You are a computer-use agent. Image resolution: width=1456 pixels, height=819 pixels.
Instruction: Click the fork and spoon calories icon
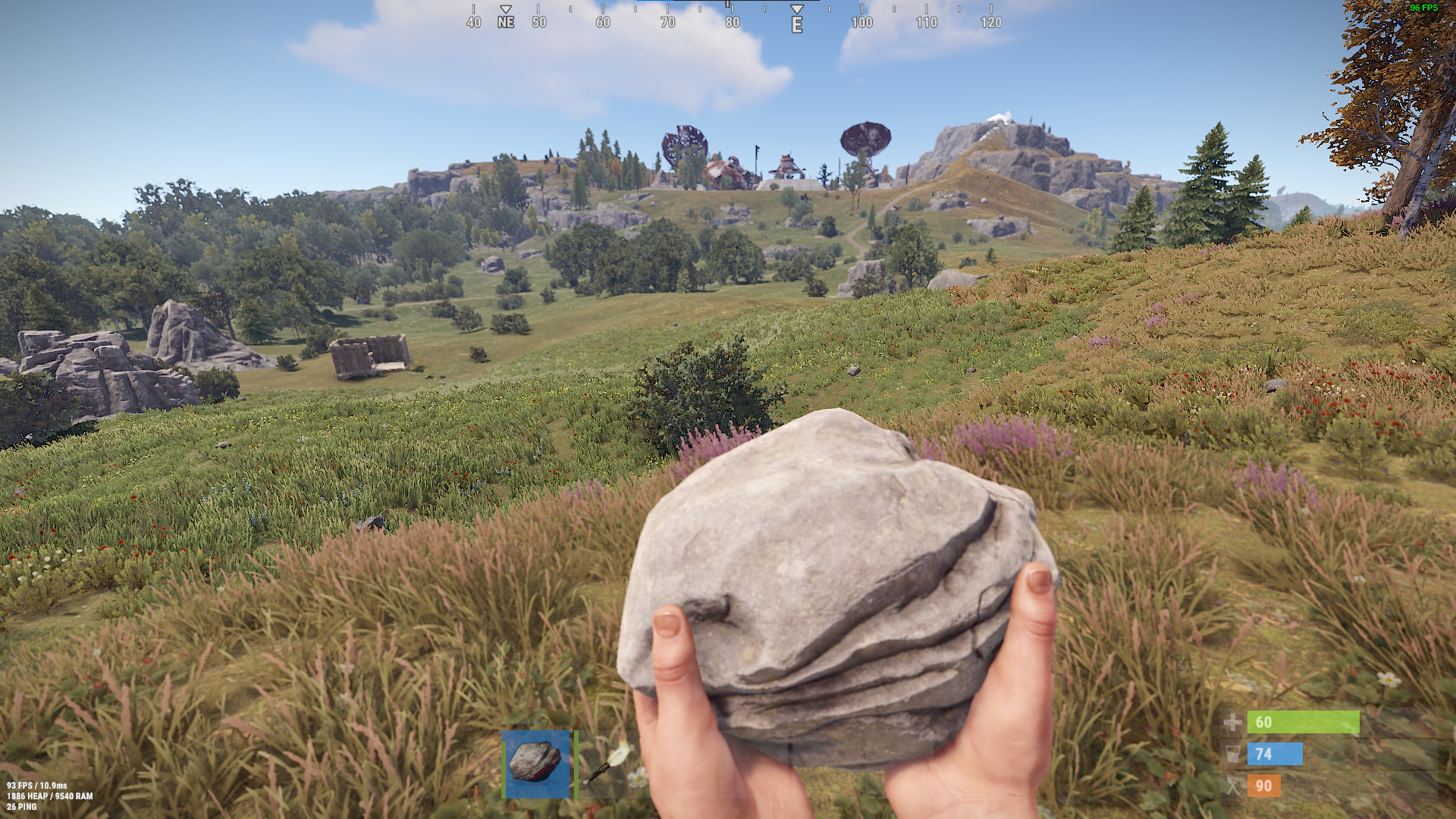pyautogui.click(x=1233, y=786)
